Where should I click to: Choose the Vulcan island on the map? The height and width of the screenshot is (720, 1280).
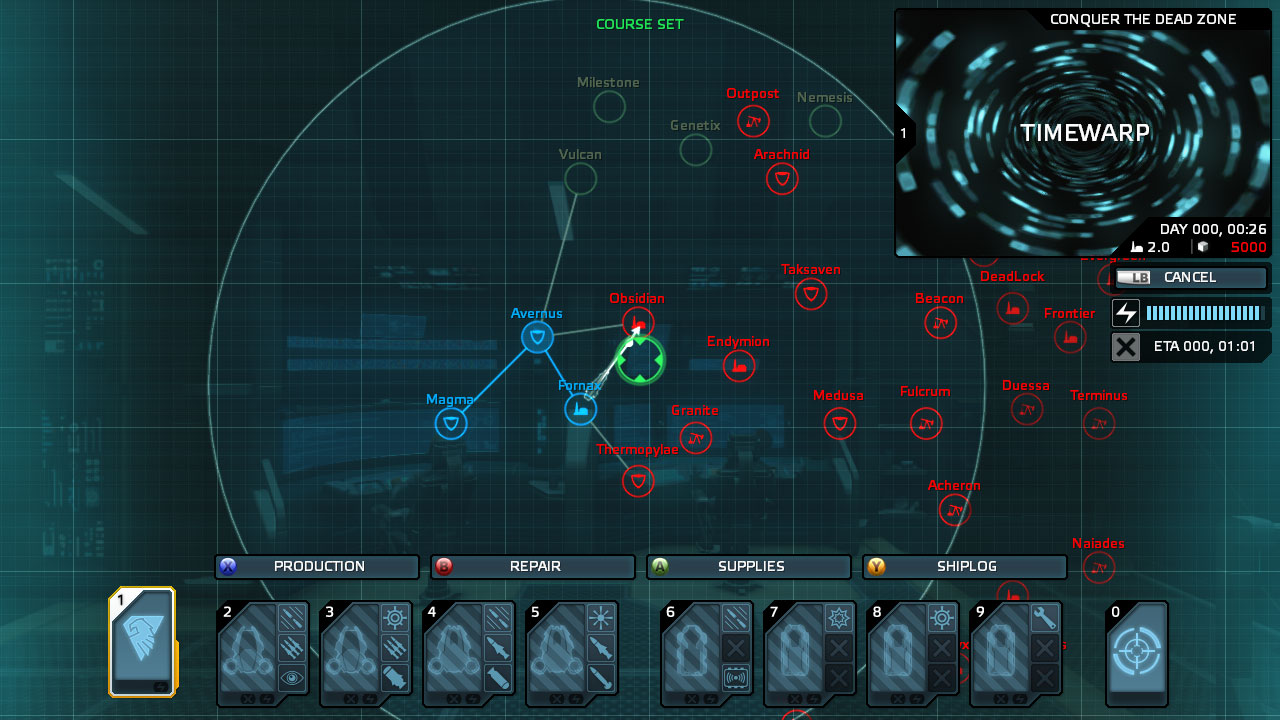580,179
